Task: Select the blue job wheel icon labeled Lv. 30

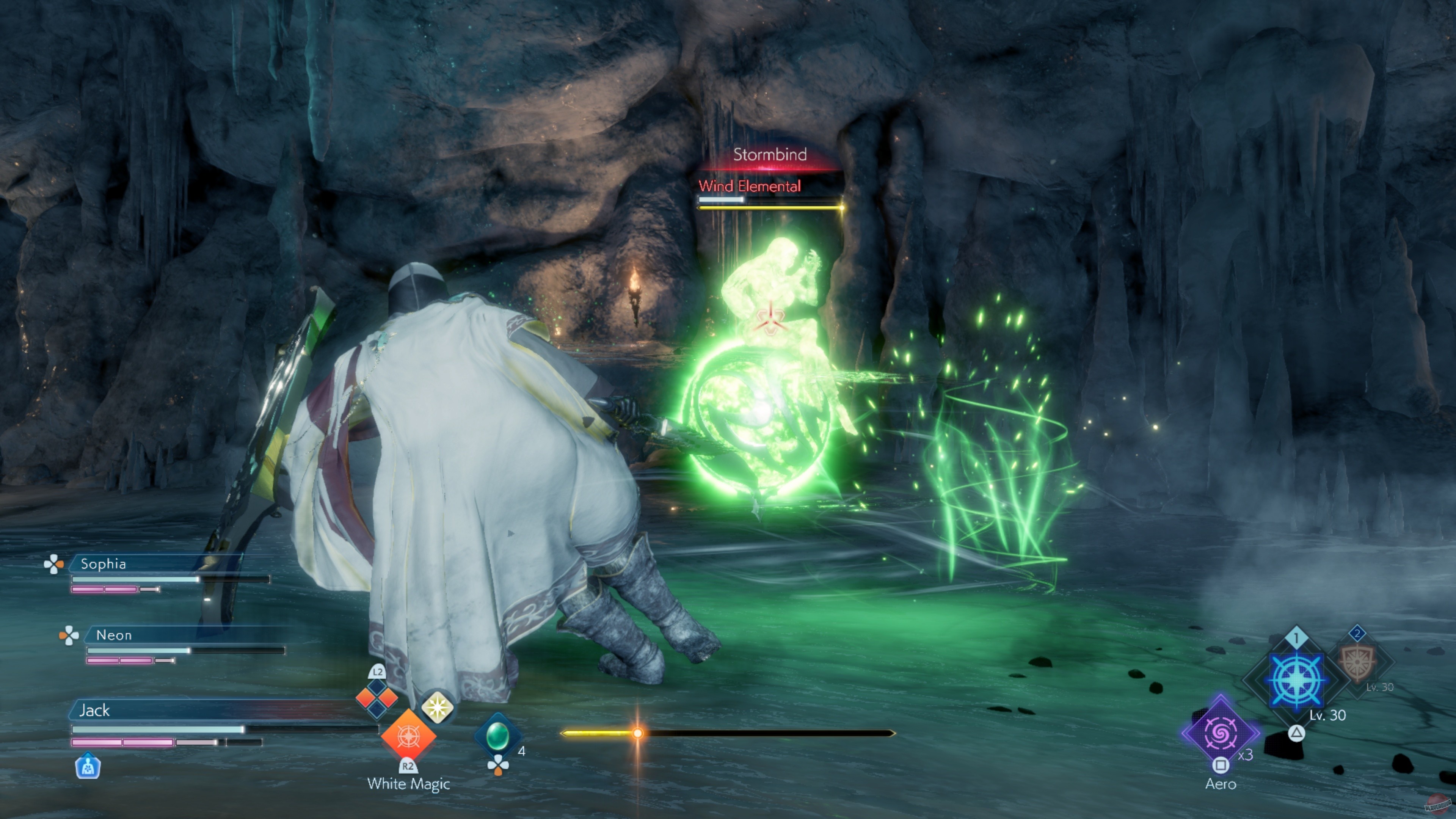Action: [1296, 679]
